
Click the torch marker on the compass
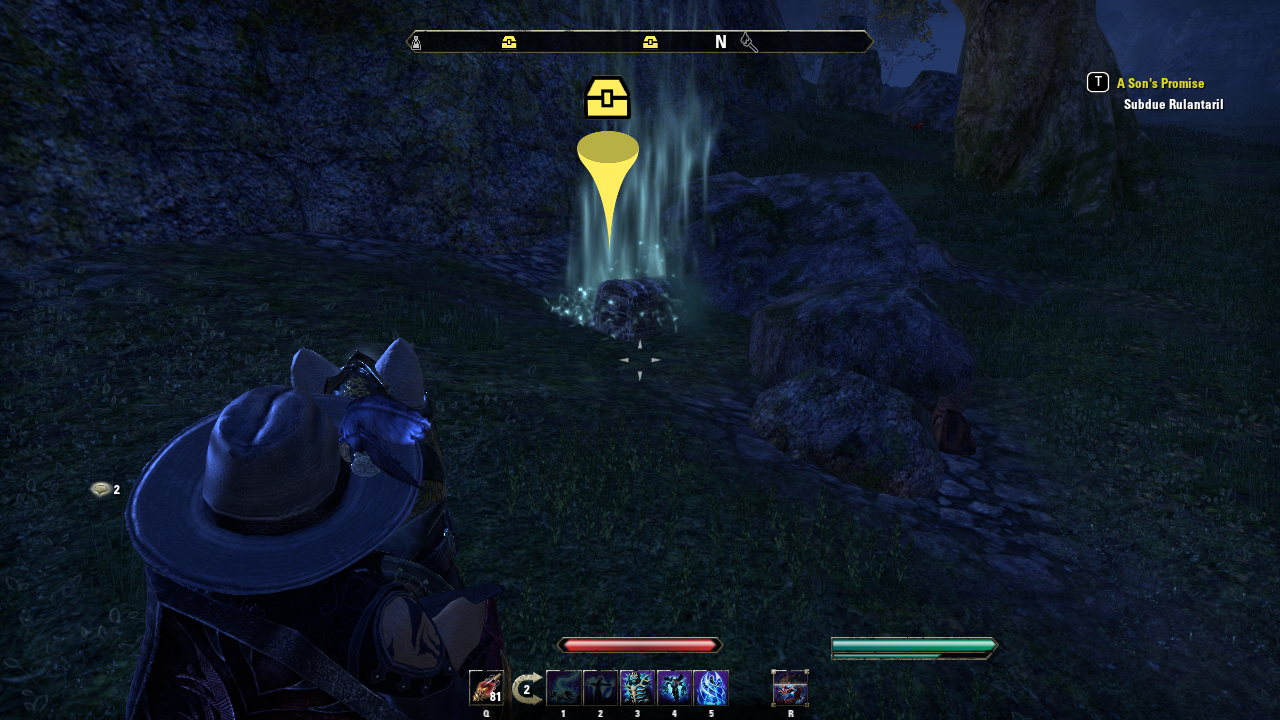tap(749, 42)
